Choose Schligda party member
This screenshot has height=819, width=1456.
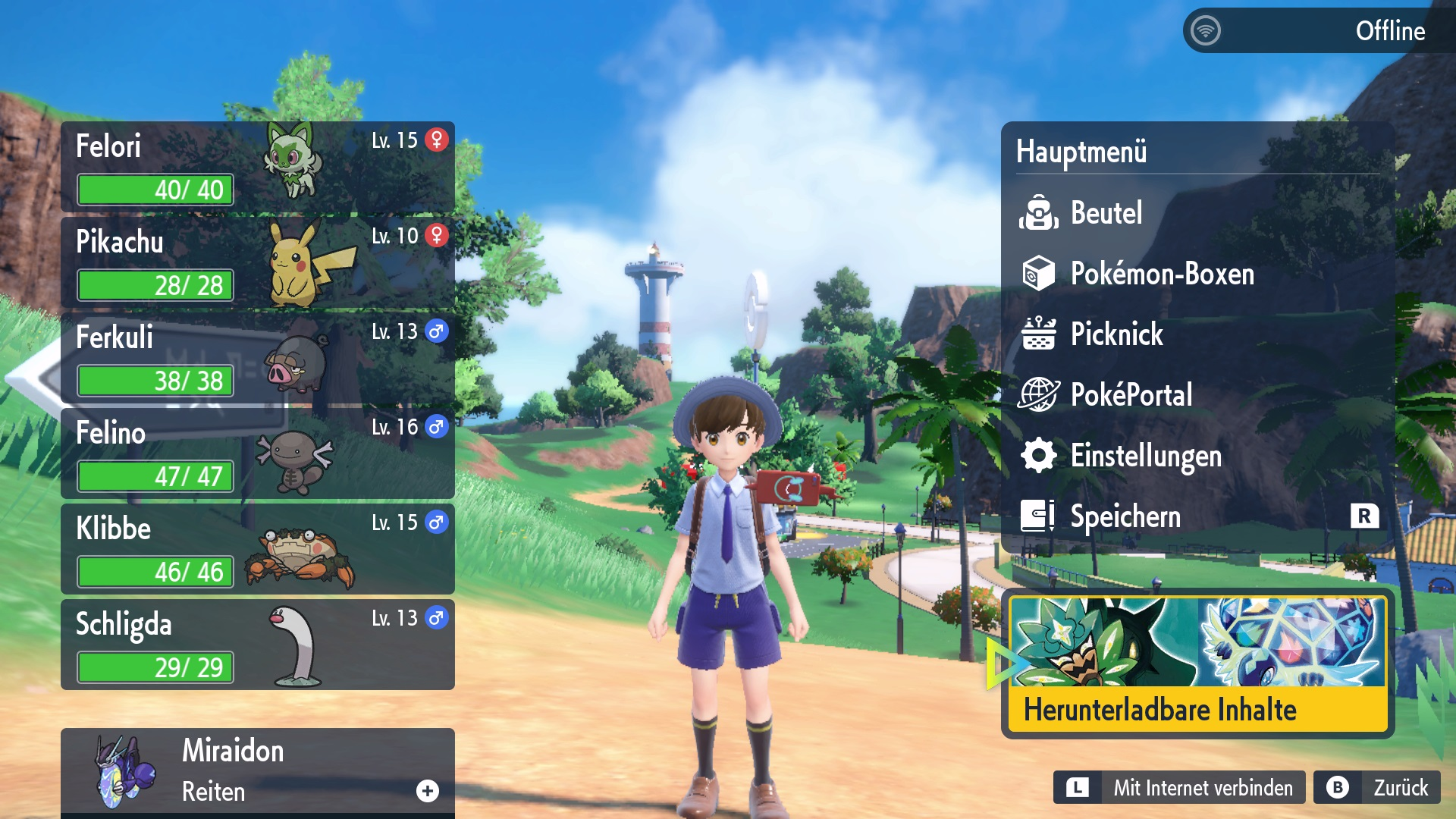pyautogui.click(x=258, y=645)
